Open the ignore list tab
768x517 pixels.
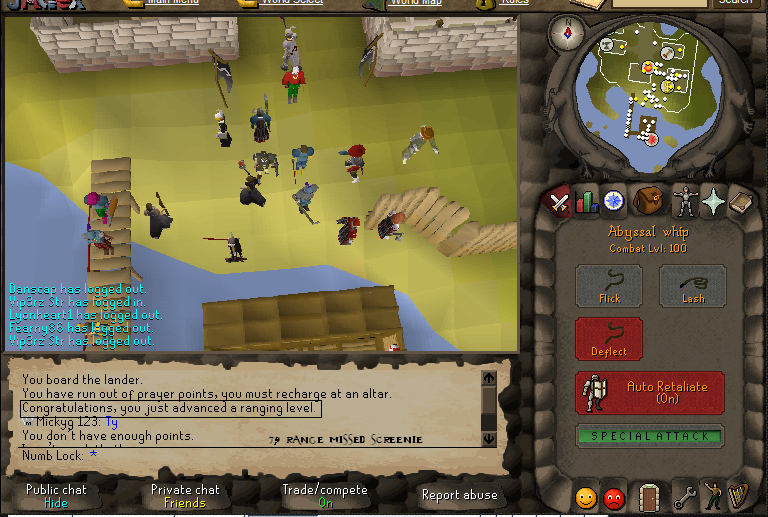pyautogui.click(x=615, y=497)
